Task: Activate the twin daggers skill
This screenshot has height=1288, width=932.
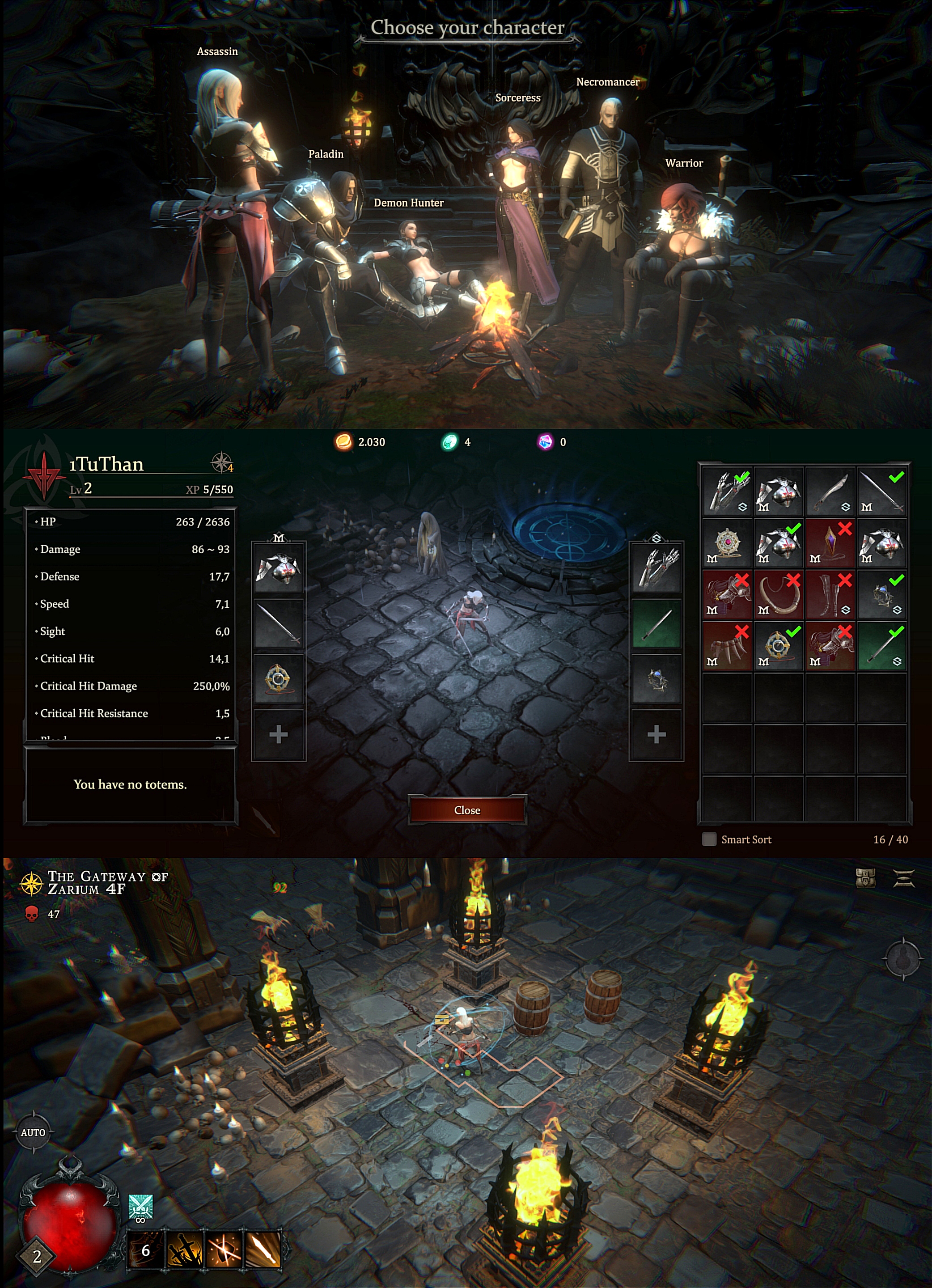Action: pos(185,1250)
